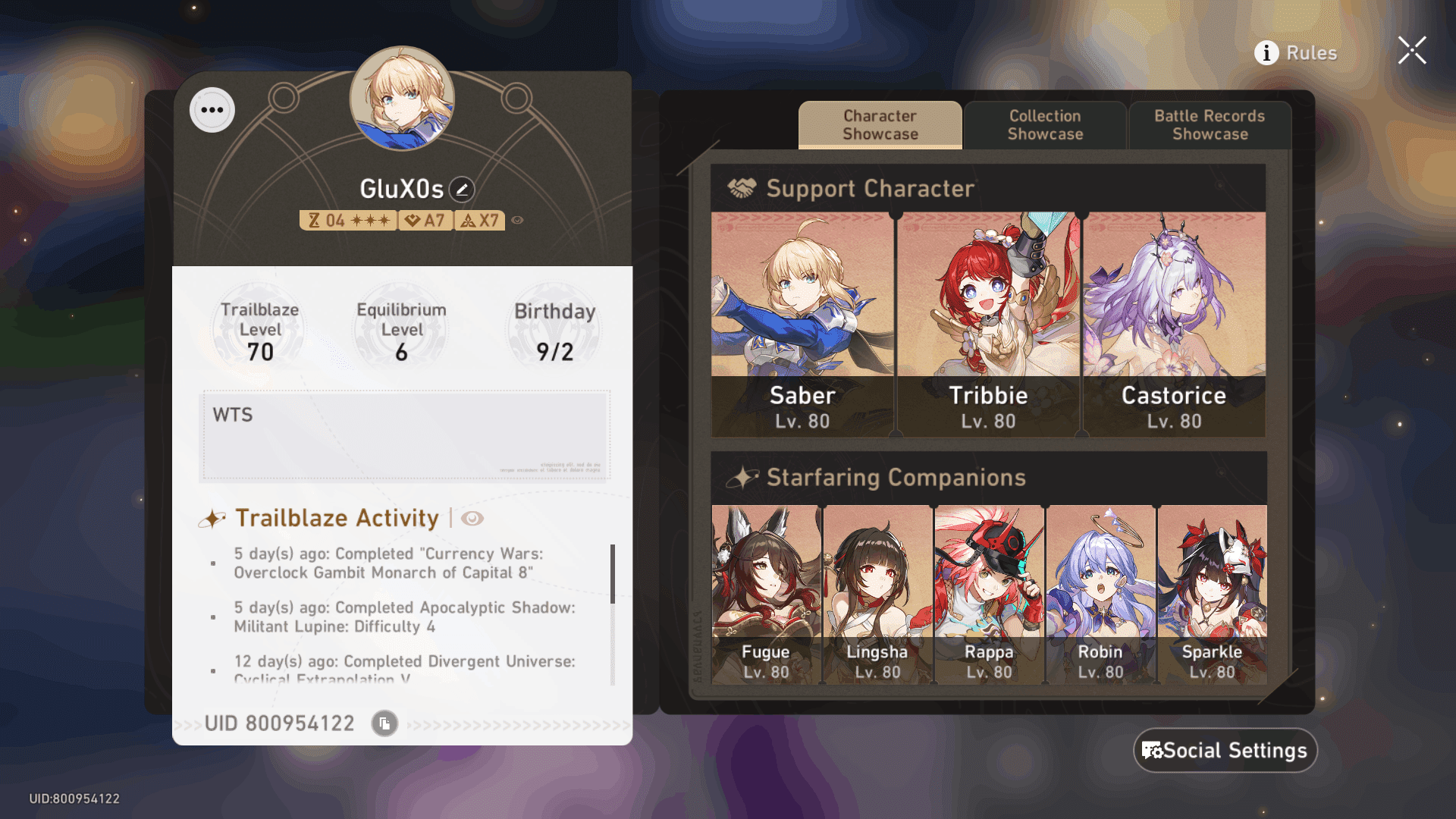Switch to the Collection Showcase tab

point(1045,124)
